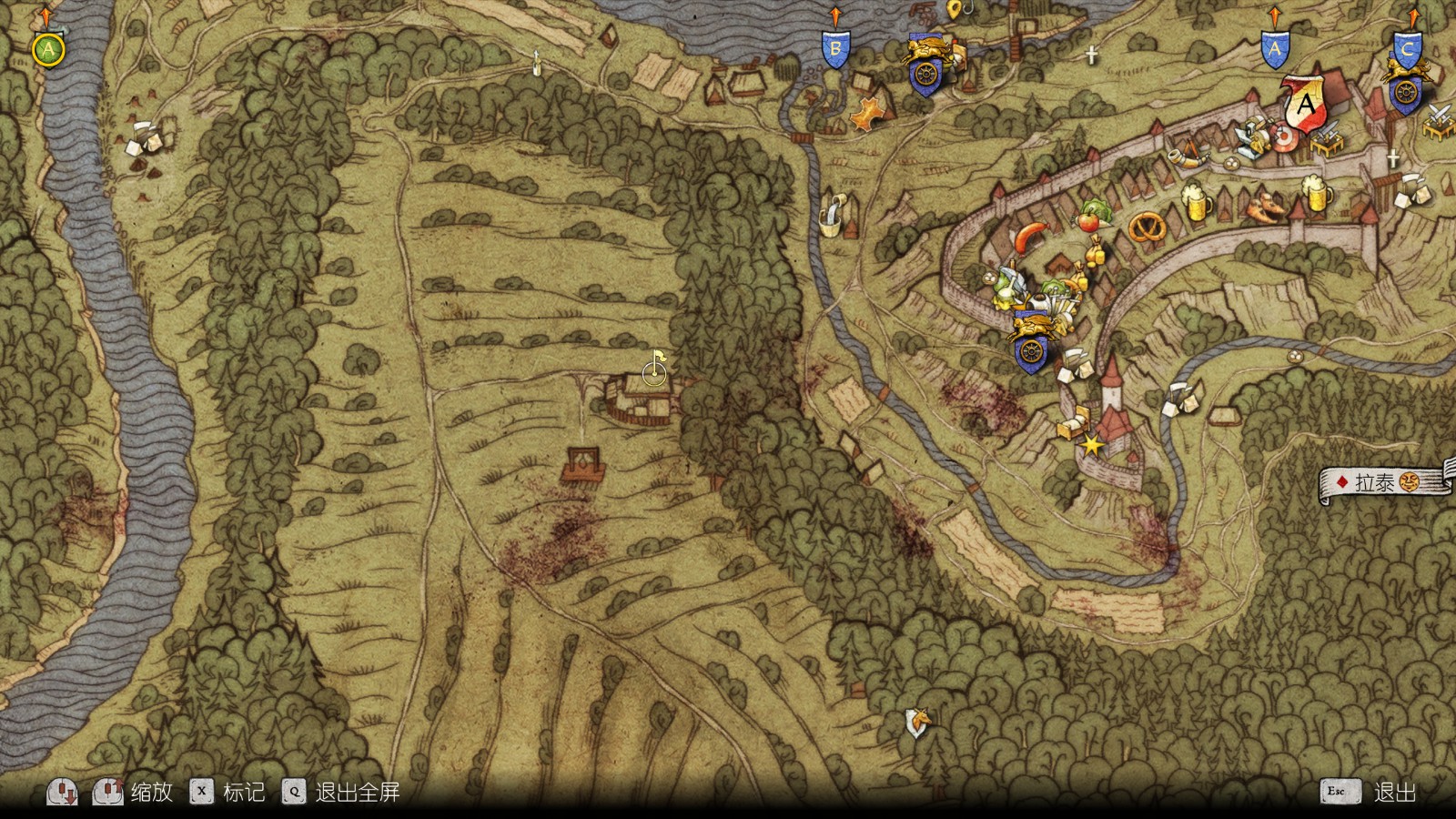
Task: Click the shoes cobbler icon
Action: point(1266,207)
